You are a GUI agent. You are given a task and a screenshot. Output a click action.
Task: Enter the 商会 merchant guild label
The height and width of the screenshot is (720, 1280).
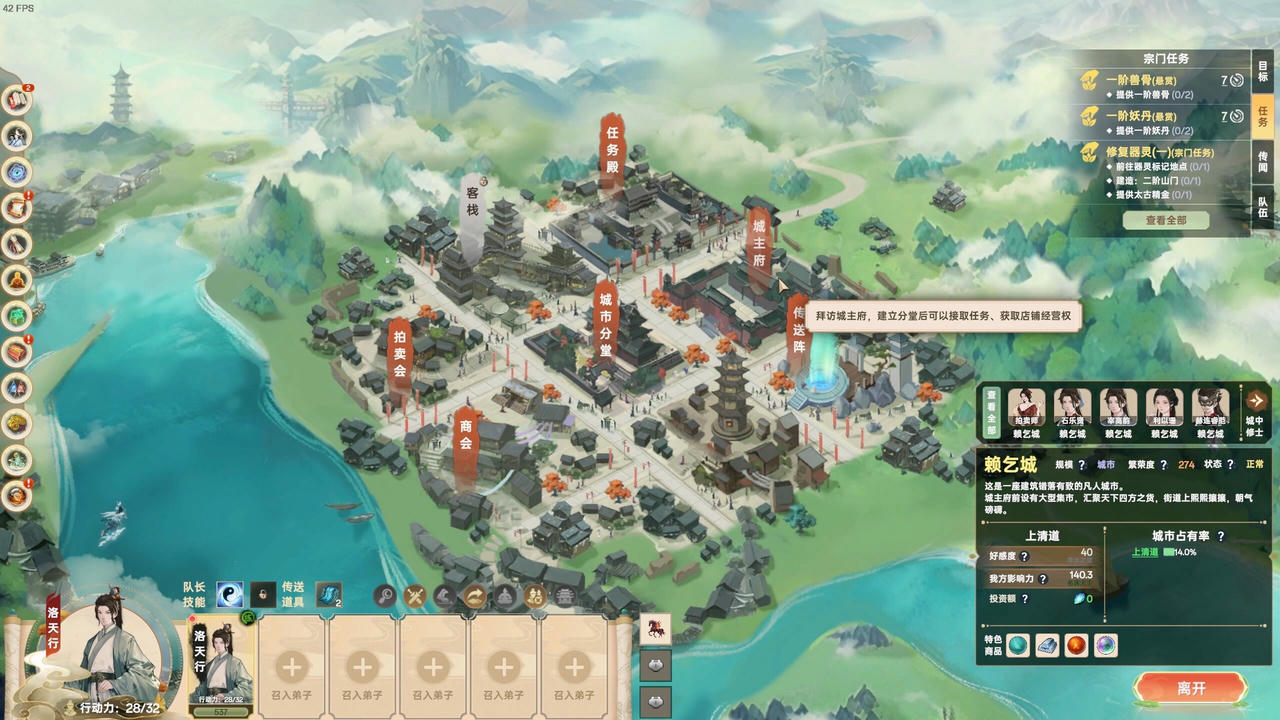465,441
